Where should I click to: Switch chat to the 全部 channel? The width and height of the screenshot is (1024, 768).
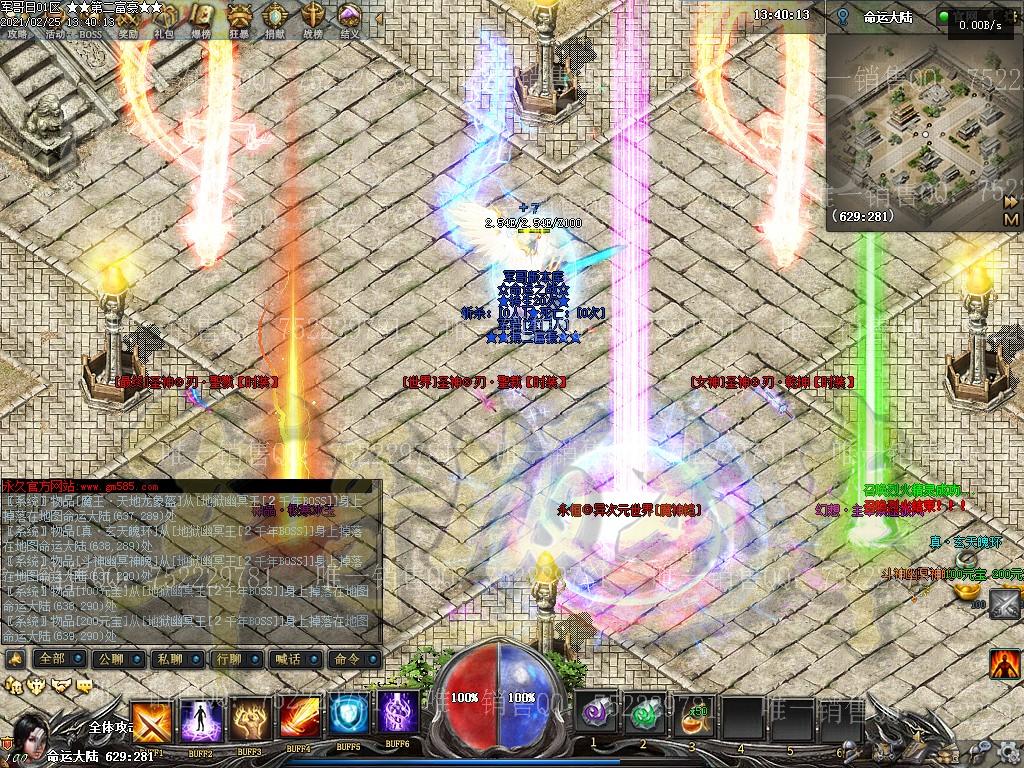pos(52,659)
